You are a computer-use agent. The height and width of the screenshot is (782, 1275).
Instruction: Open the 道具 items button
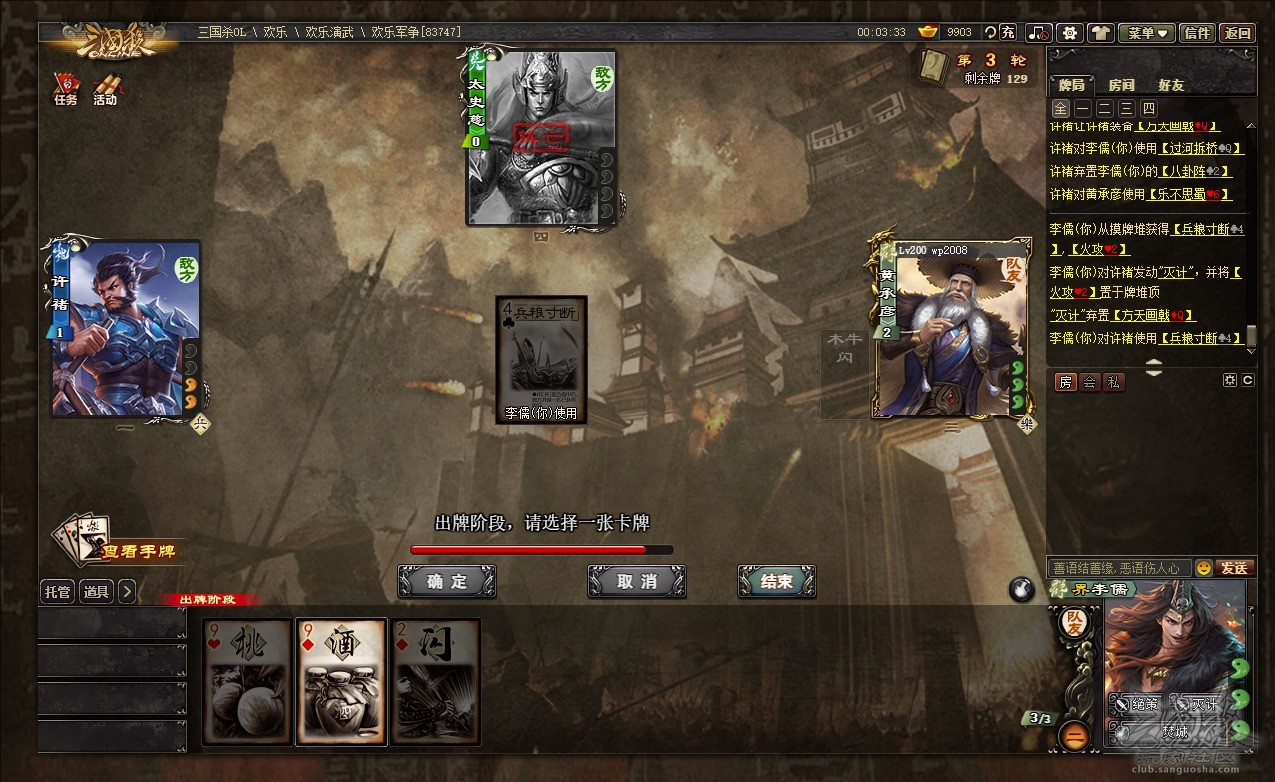(96, 592)
